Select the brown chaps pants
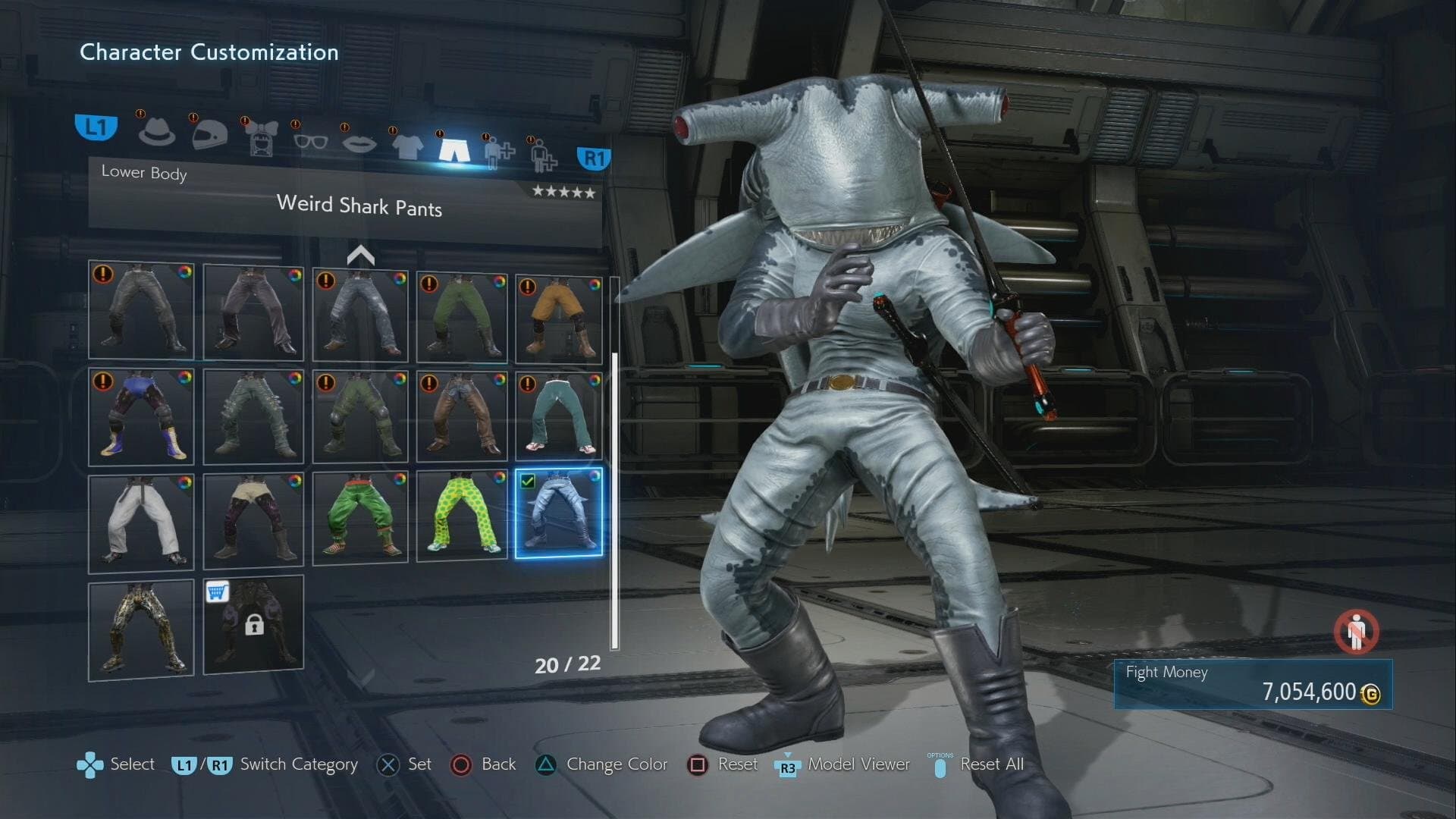 pyautogui.click(x=461, y=417)
